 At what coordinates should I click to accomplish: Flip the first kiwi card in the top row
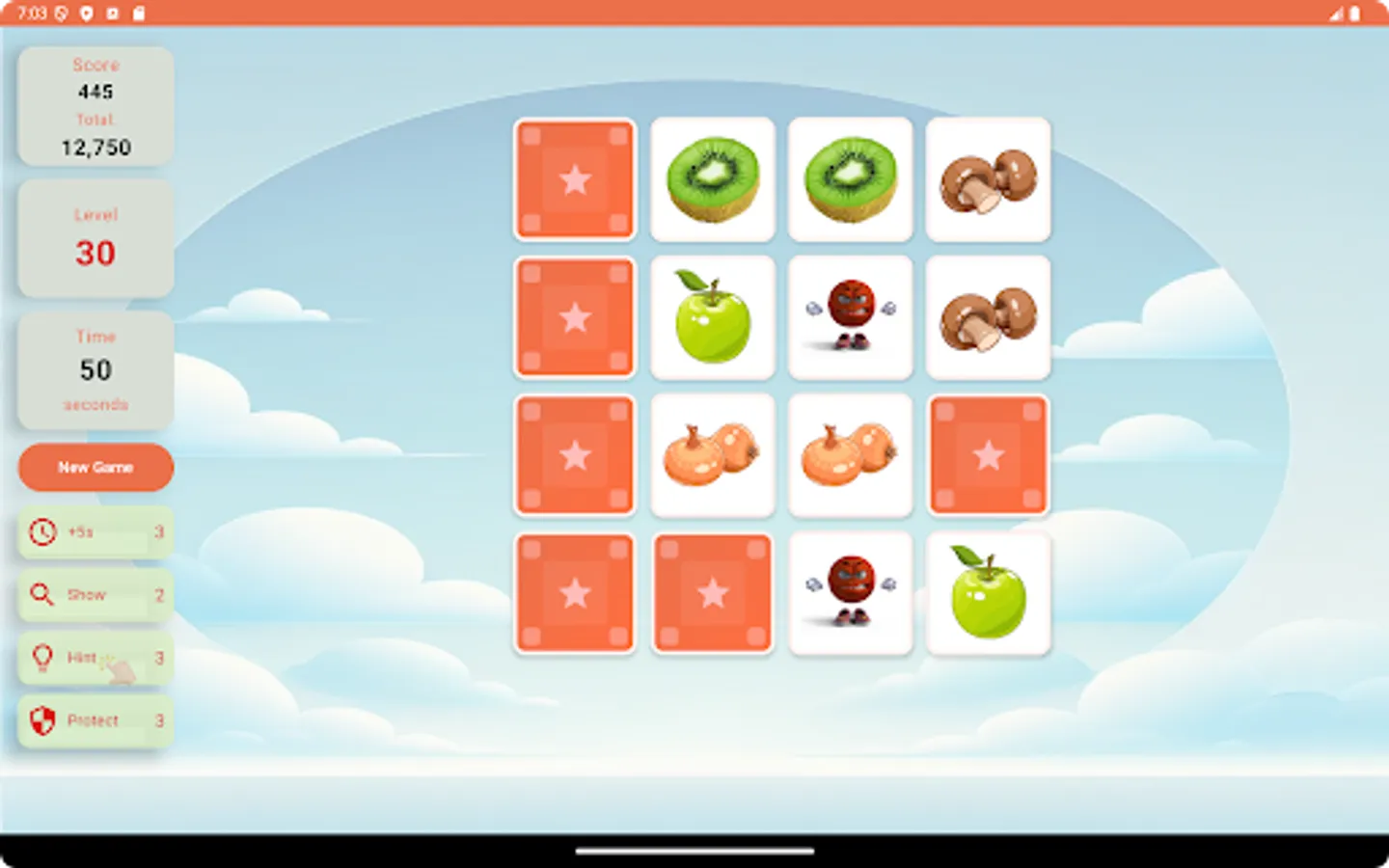(x=712, y=180)
